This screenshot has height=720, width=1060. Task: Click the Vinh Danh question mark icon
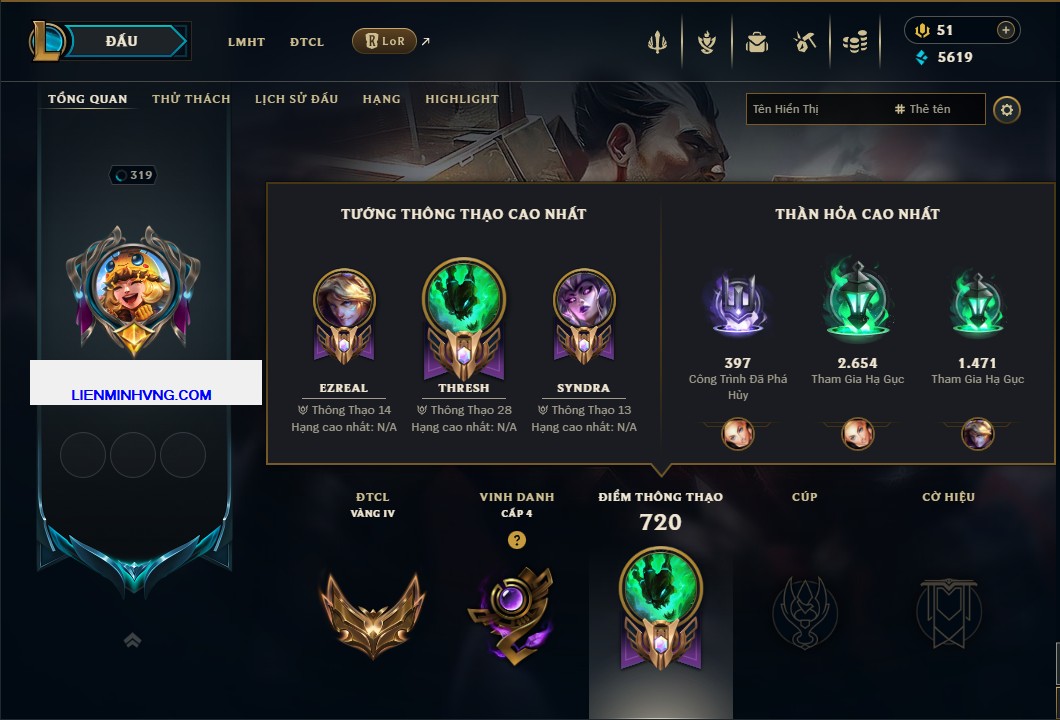516,541
